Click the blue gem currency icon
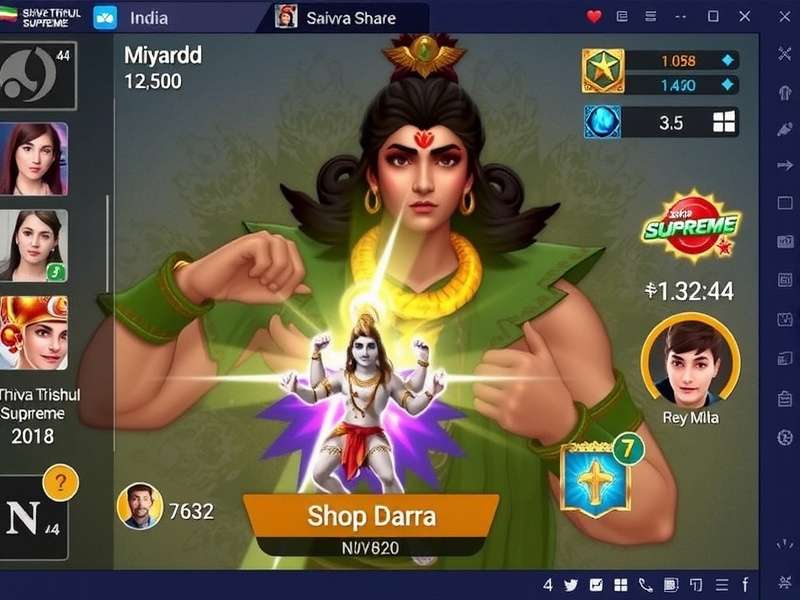Viewport: 800px width, 600px height. pos(603,122)
